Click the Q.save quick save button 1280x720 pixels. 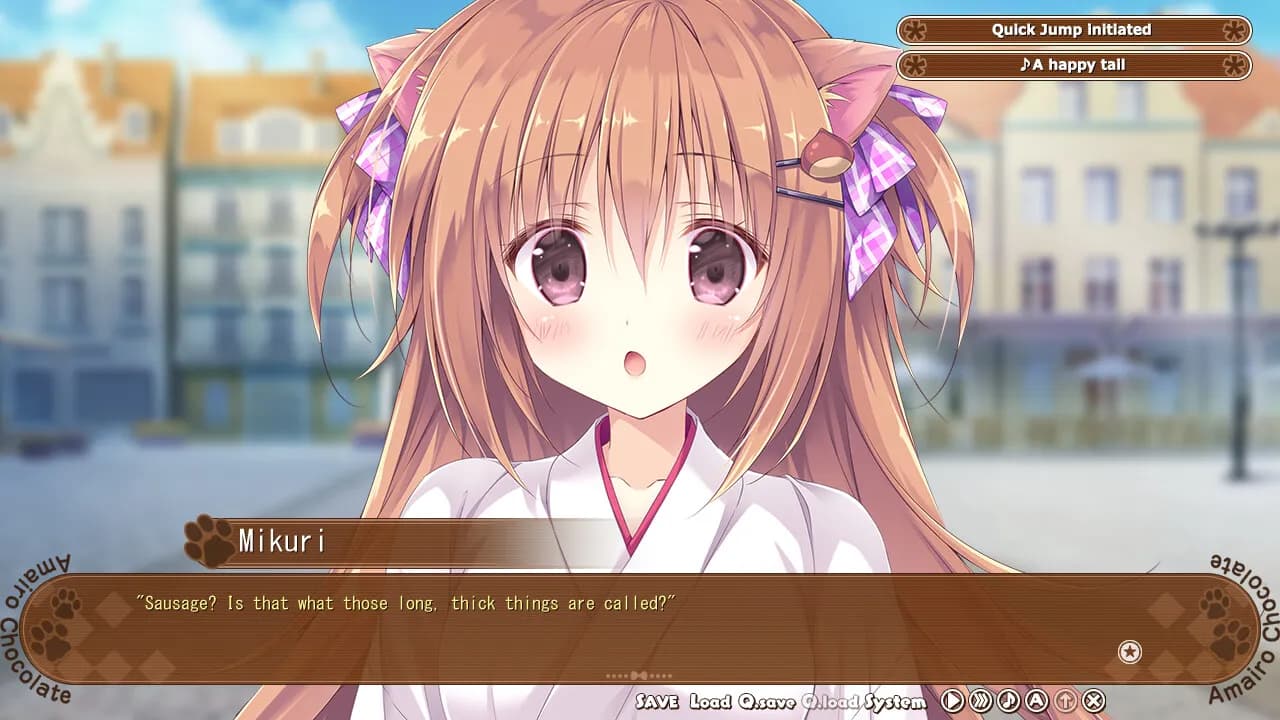[x=766, y=701]
